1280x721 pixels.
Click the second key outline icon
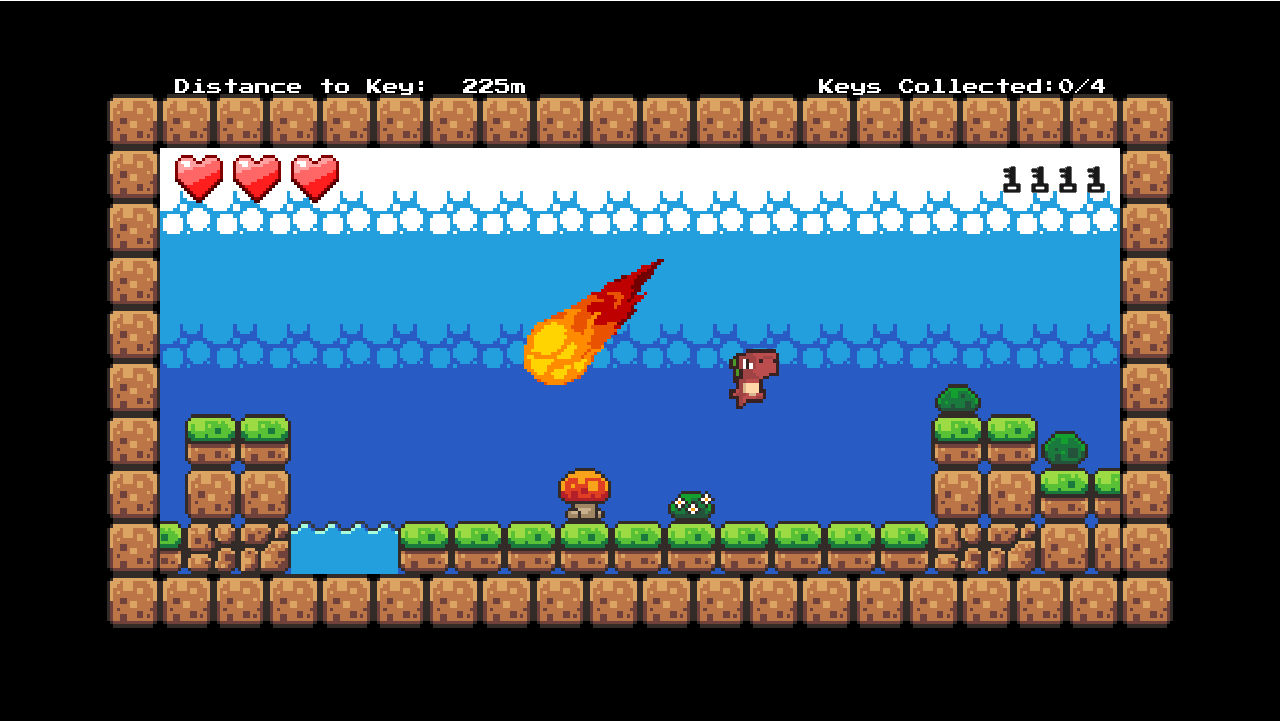tap(1038, 180)
